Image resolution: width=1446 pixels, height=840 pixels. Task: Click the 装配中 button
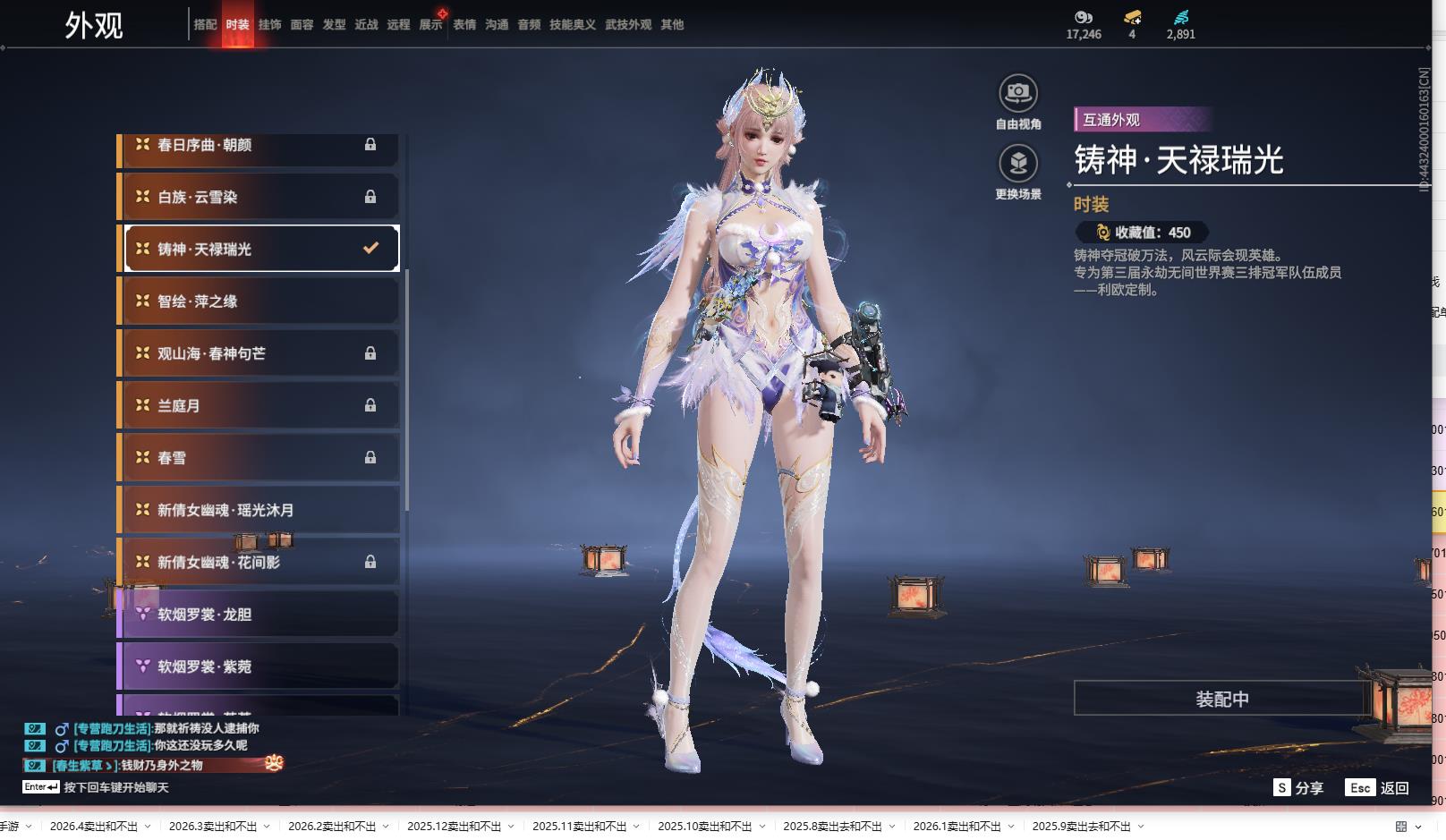tap(1221, 699)
